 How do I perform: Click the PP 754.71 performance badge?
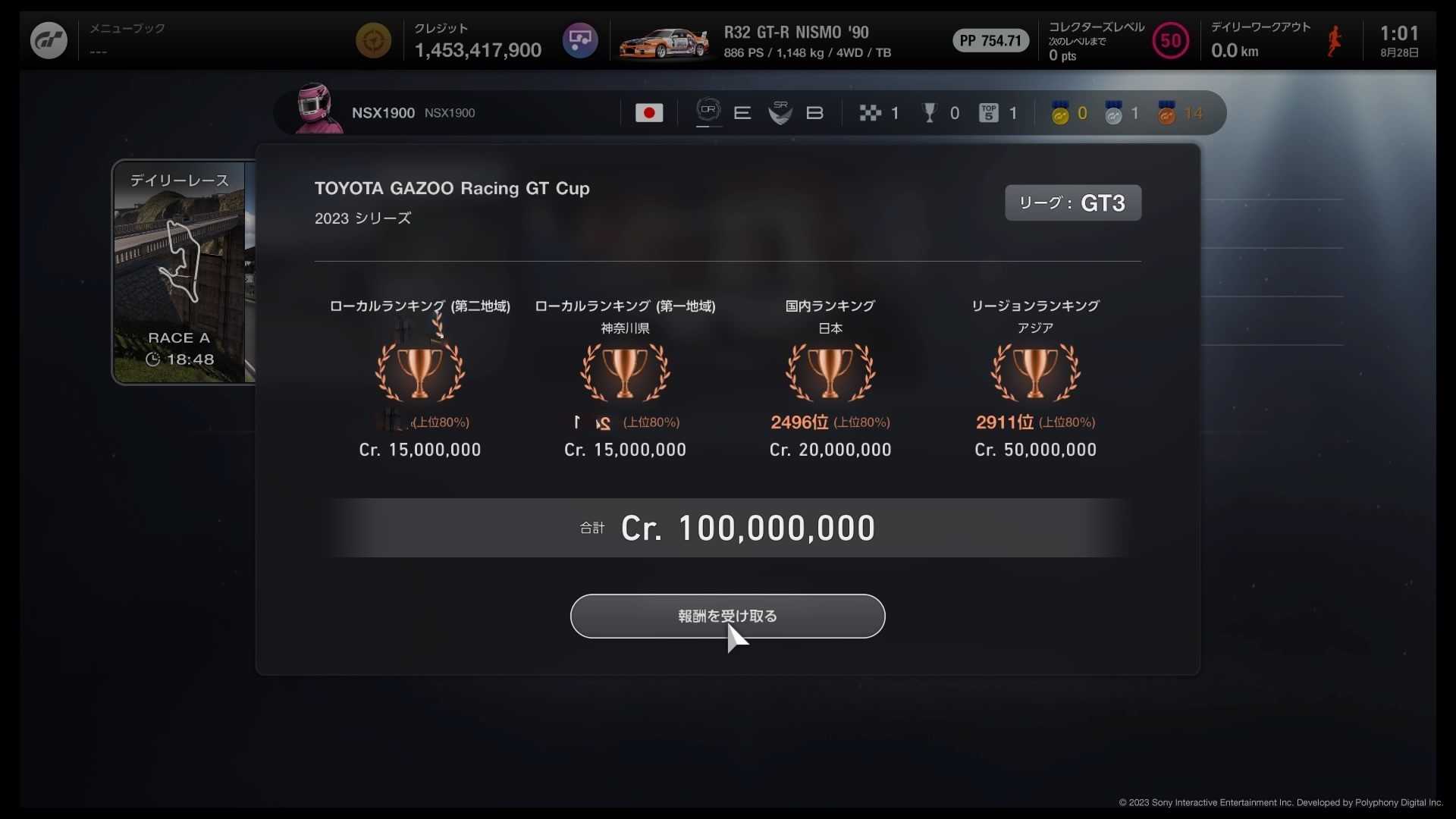pyautogui.click(x=990, y=40)
